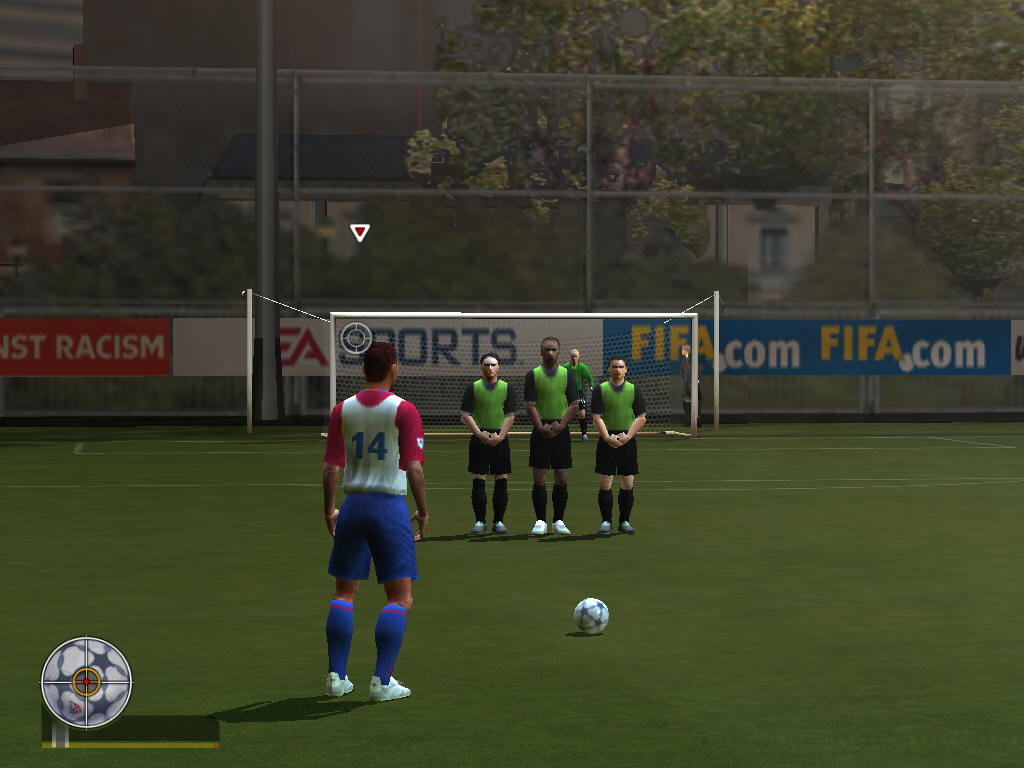1024x768 pixels.
Task: Click the free kick aiming reticle
Action: (x=355, y=338)
